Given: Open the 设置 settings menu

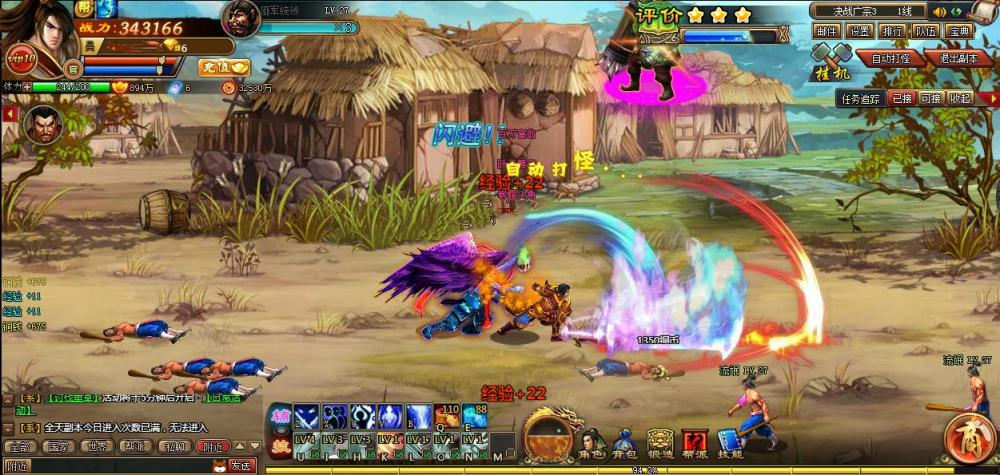Looking at the screenshot, I should click(x=858, y=31).
